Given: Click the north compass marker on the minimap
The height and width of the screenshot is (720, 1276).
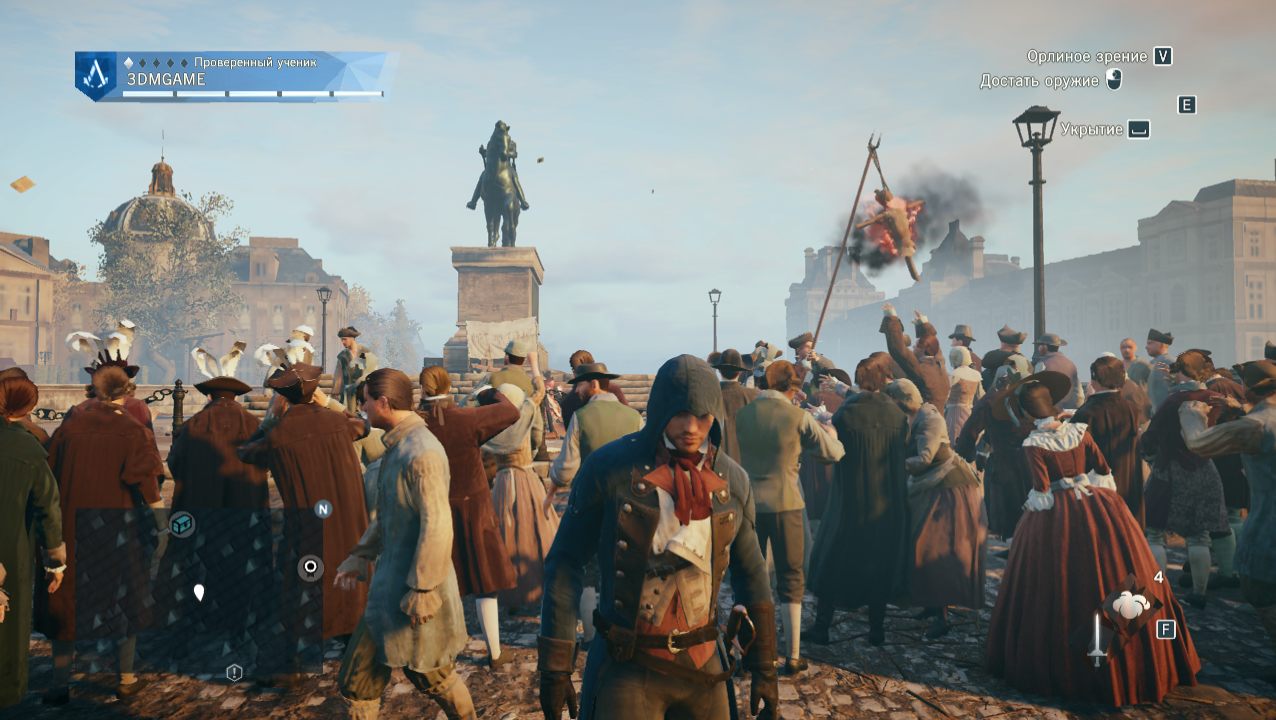Looking at the screenshot, I should click(323, 509).
